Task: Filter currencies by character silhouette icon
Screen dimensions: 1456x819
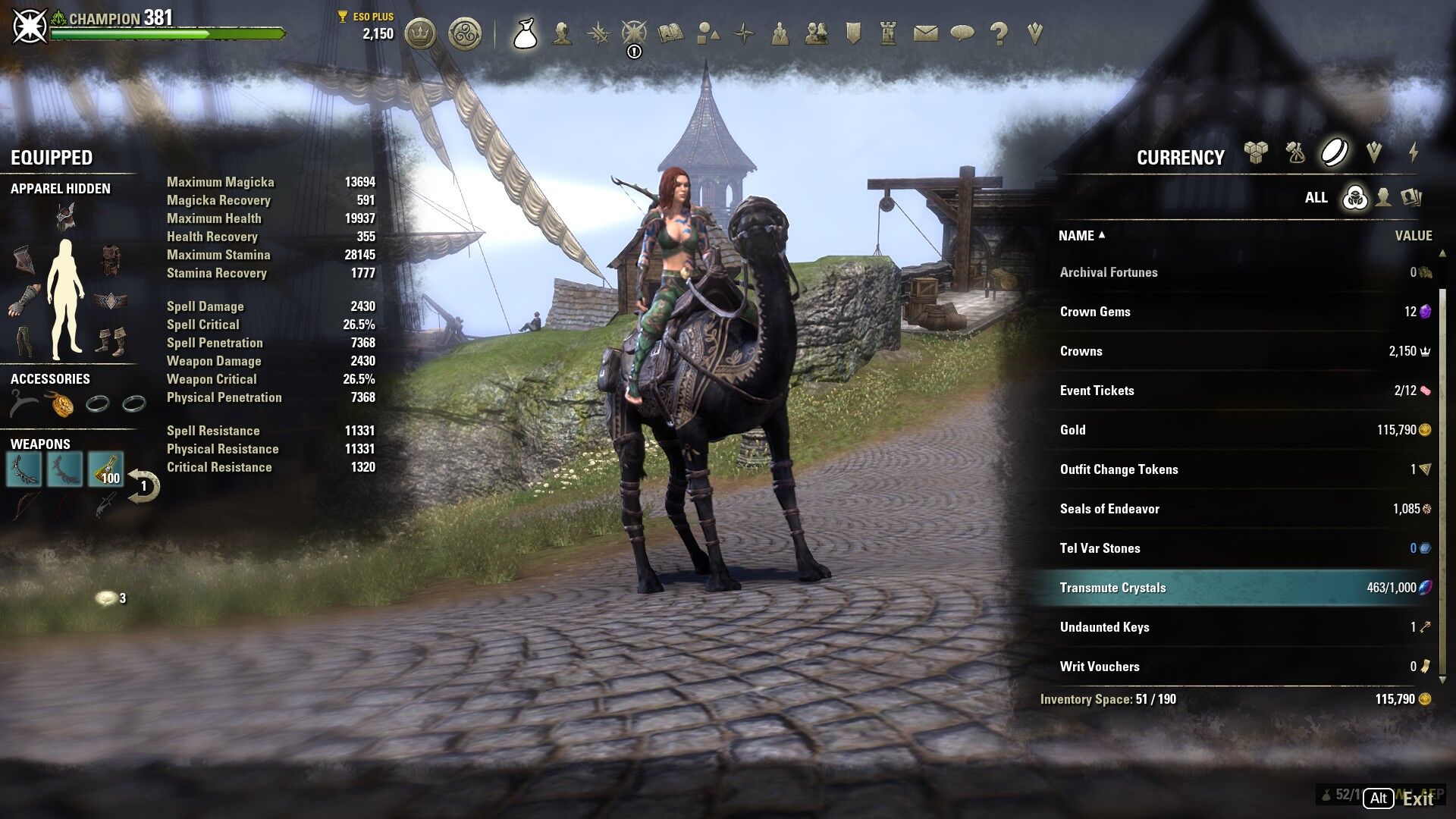Action: 1383,198
